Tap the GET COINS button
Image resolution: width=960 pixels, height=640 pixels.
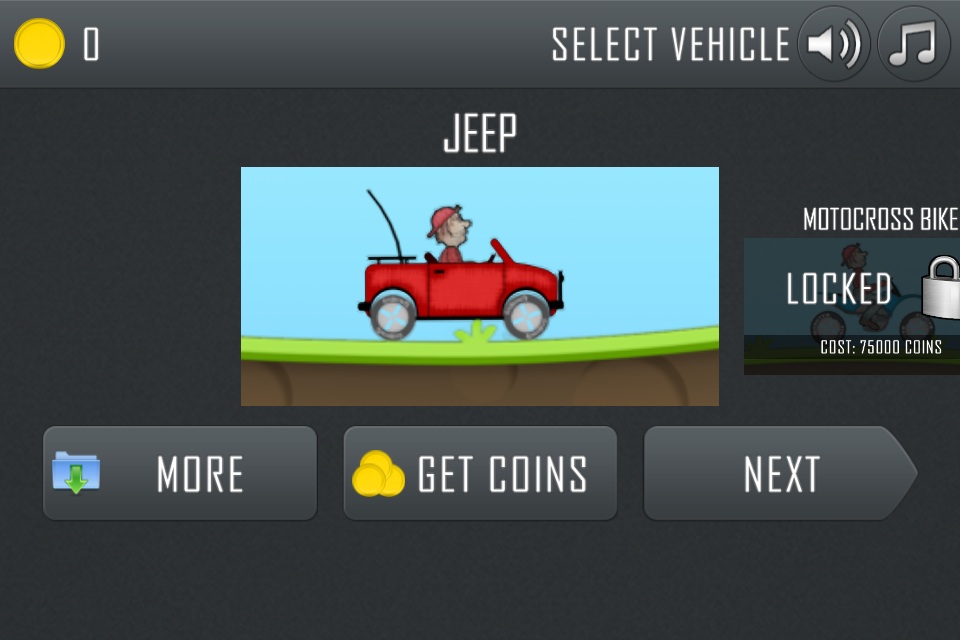(x=480, y=473)
